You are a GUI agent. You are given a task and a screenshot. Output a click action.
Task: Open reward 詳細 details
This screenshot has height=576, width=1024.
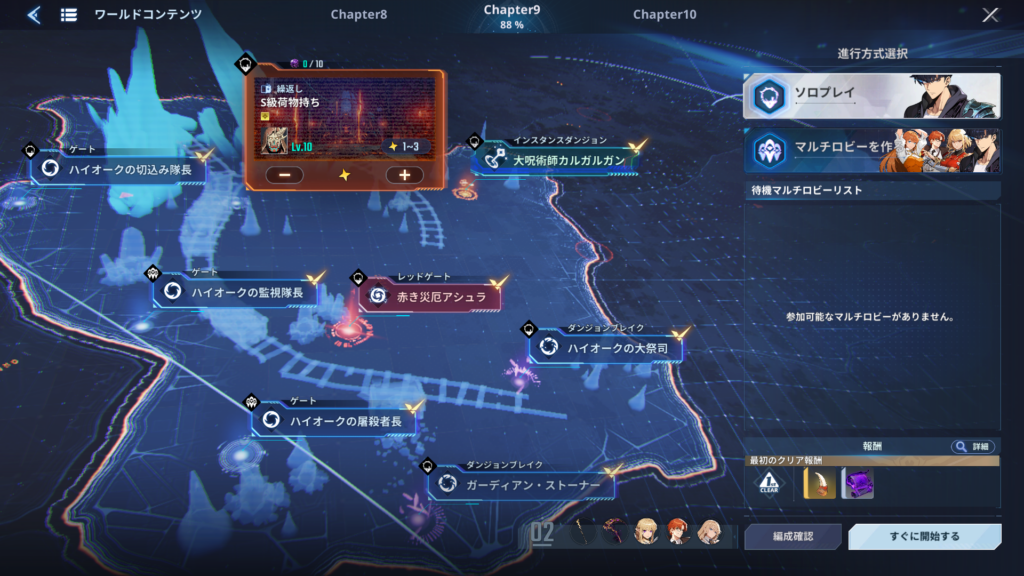[972, 447]
